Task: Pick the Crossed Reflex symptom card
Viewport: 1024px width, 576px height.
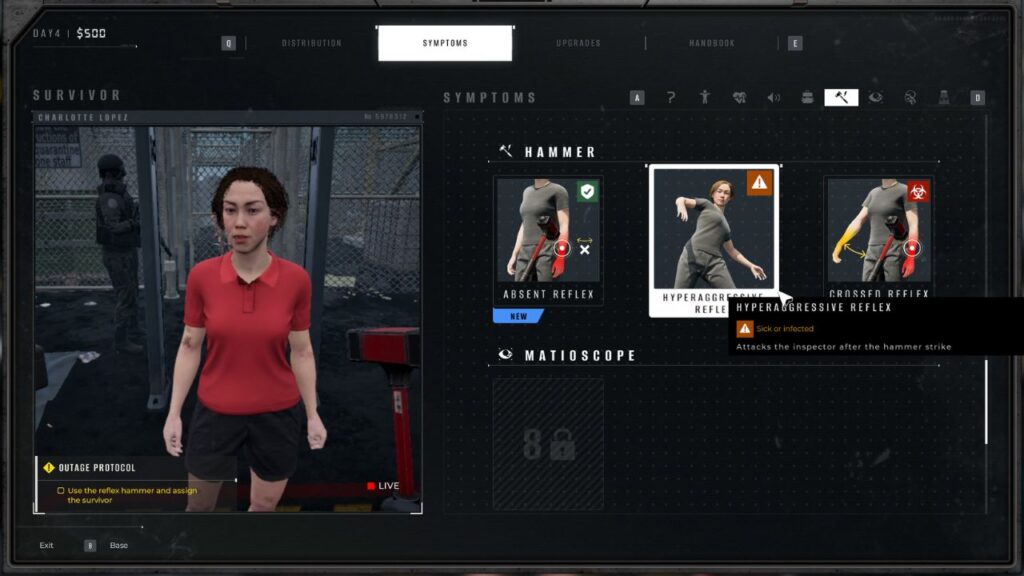Action: click(x=879, y=240)
